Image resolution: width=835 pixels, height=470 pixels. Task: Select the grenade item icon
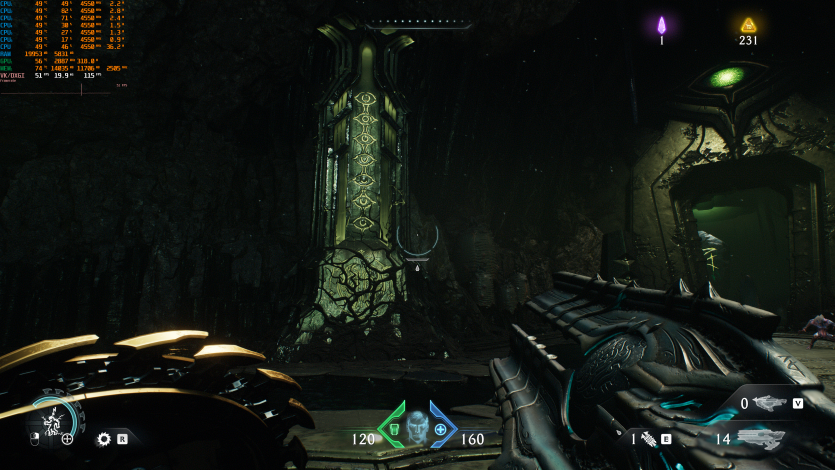pyautogui.click(x=646, y=438)
